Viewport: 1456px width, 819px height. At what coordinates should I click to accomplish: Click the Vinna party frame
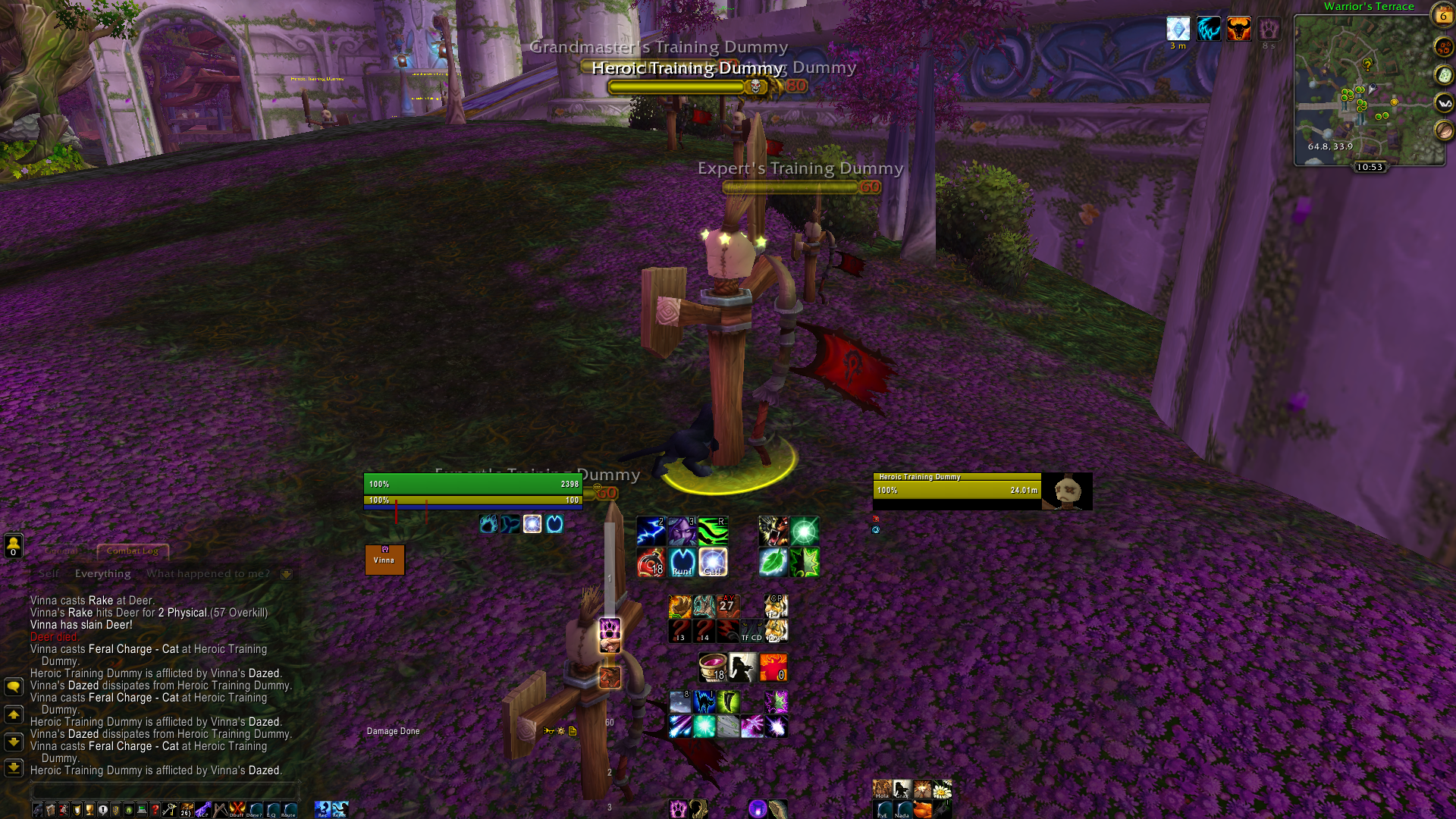384,560
